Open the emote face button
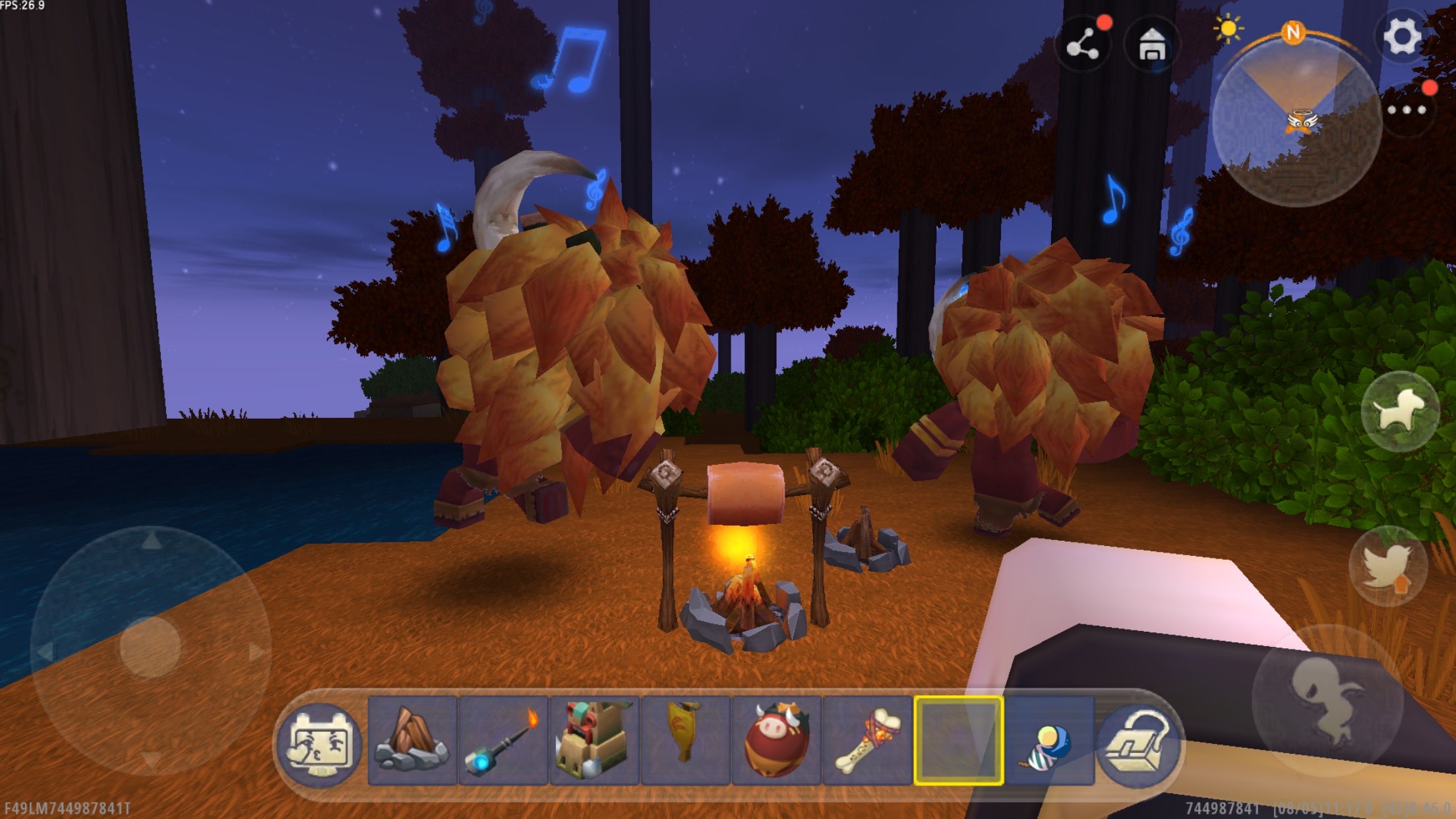Screen dimensions: 1456x819 pos(320,741)
